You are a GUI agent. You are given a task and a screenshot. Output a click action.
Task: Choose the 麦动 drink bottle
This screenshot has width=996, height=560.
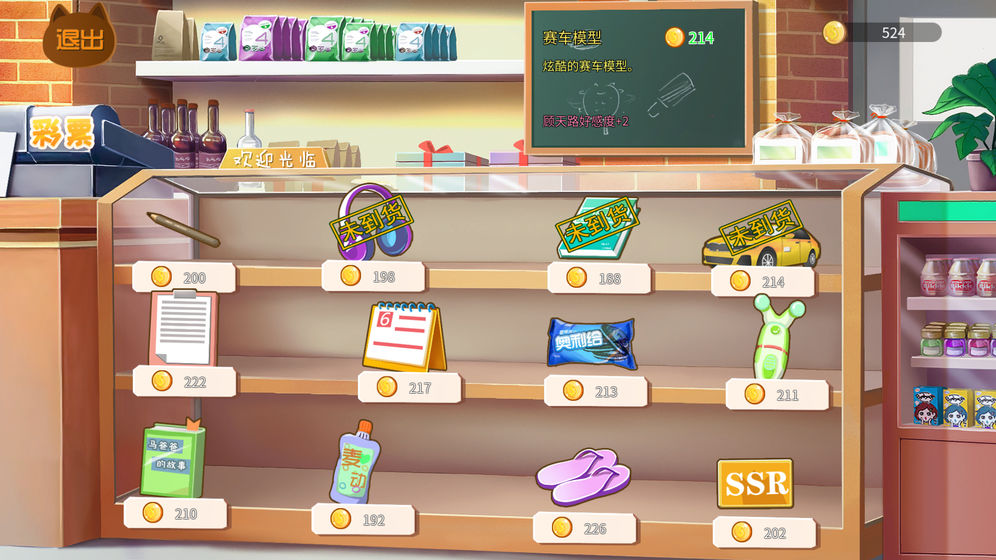click(354, 462)
